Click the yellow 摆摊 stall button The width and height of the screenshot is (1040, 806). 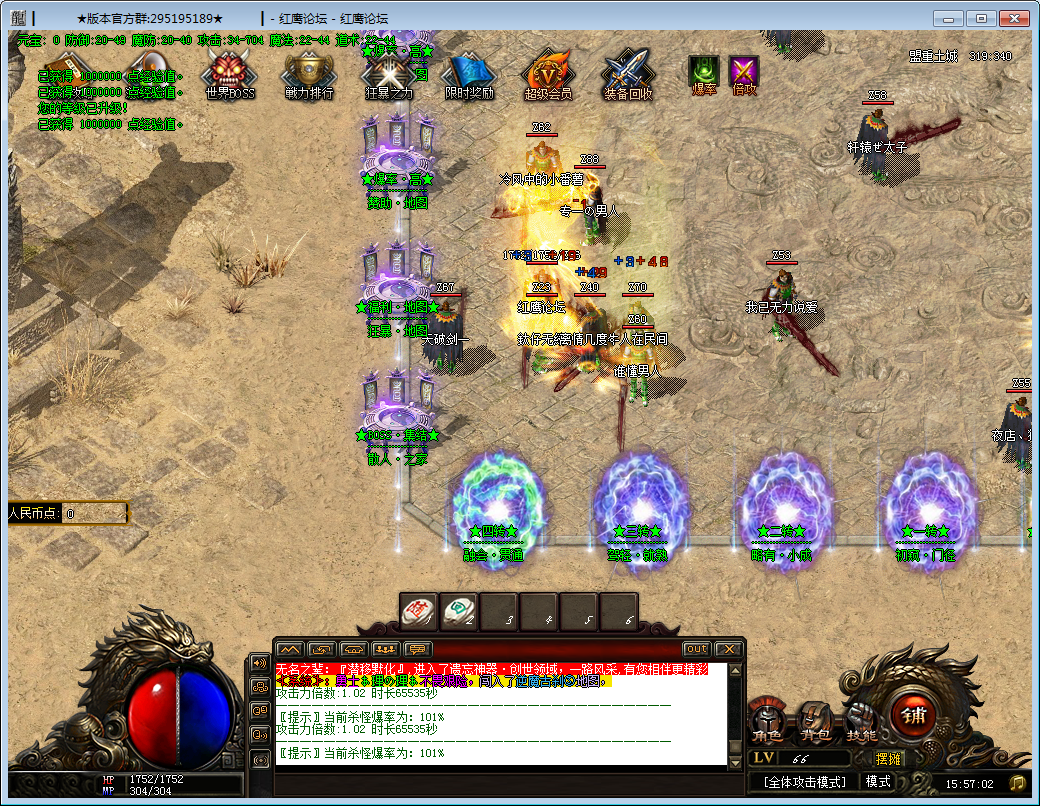point(888,759)
